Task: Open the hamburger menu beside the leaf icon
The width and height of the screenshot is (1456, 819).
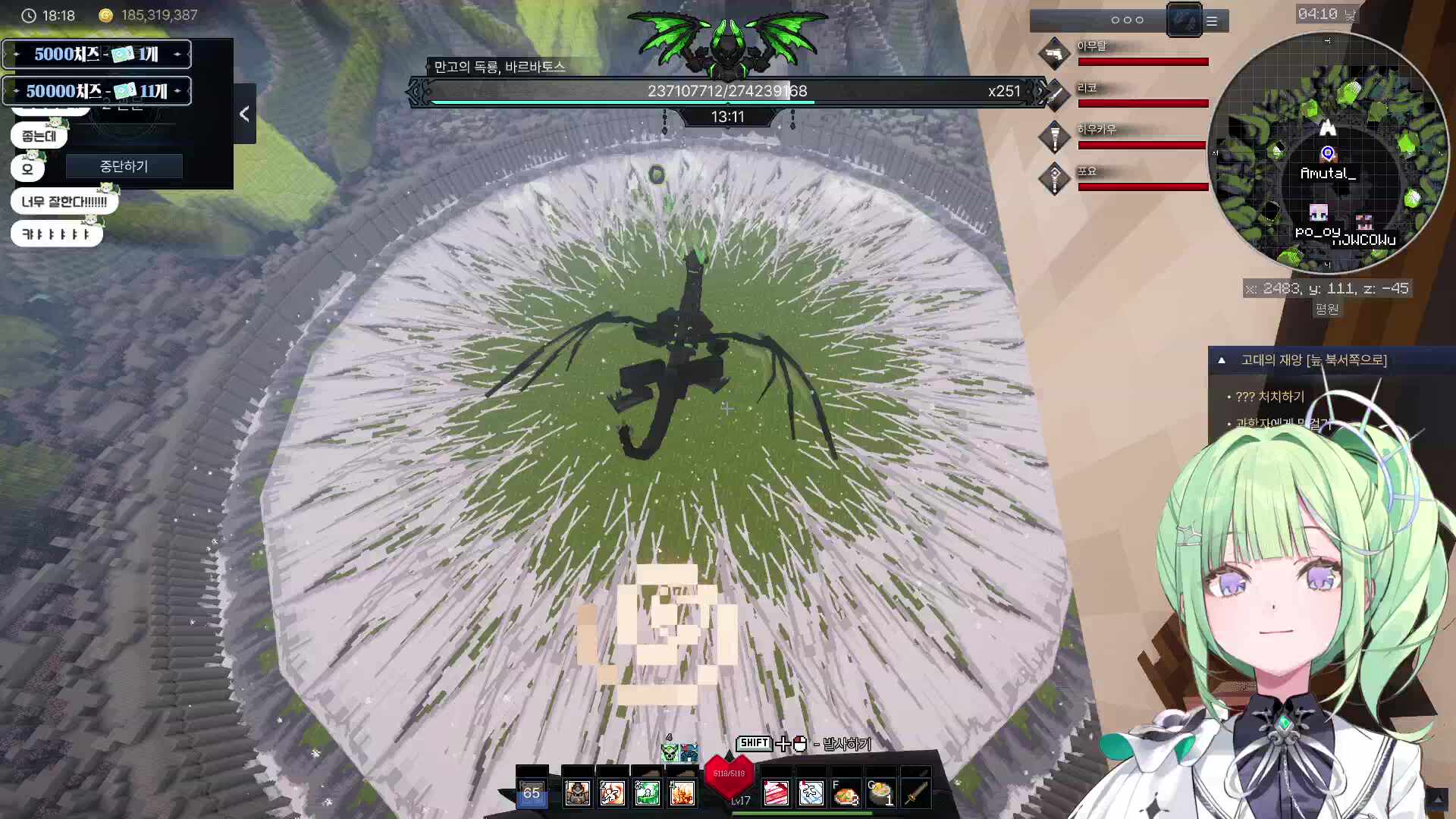Action: pos(1212,21)
